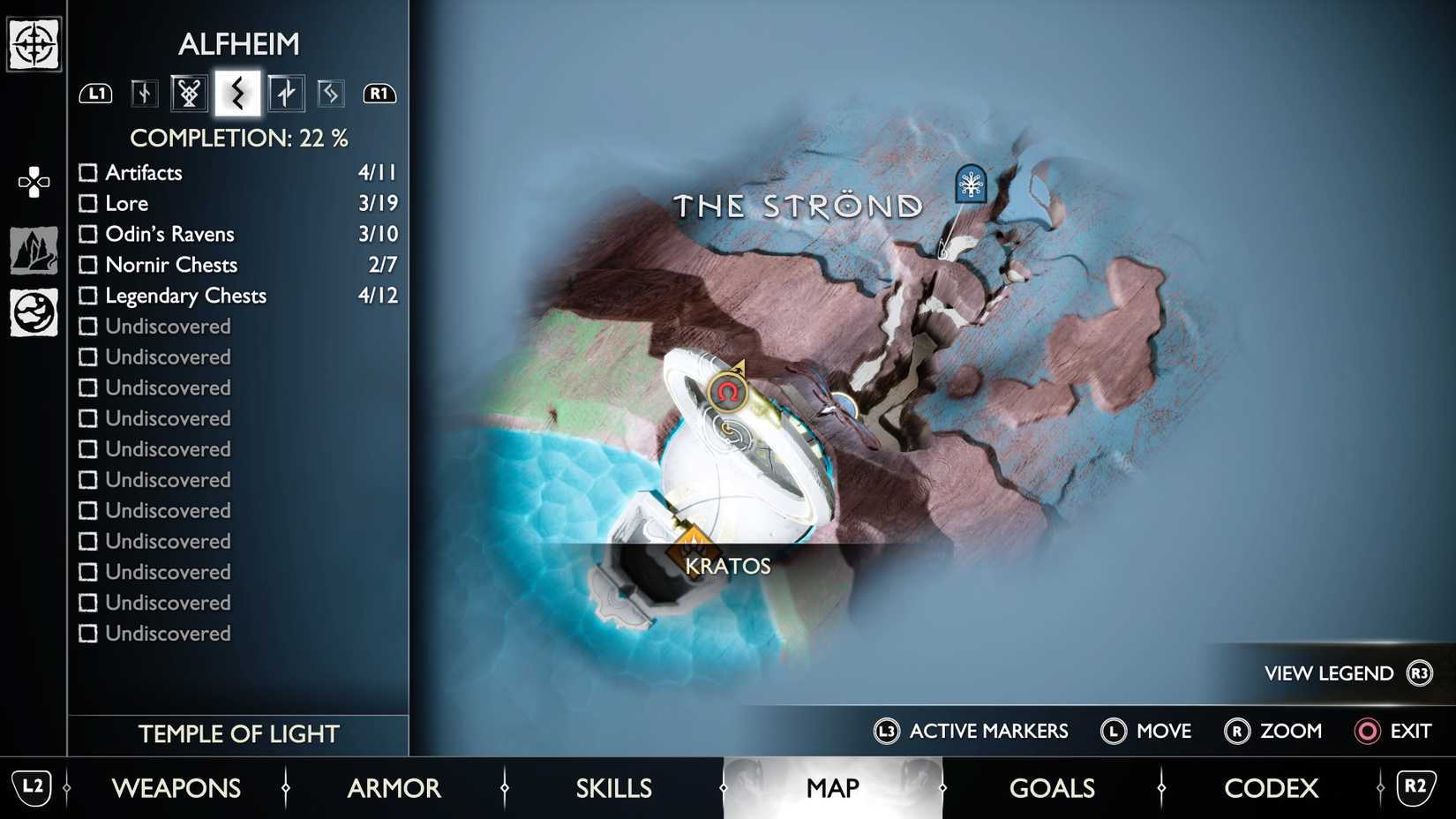Select the mountain region view icon

tap(32, 249)
